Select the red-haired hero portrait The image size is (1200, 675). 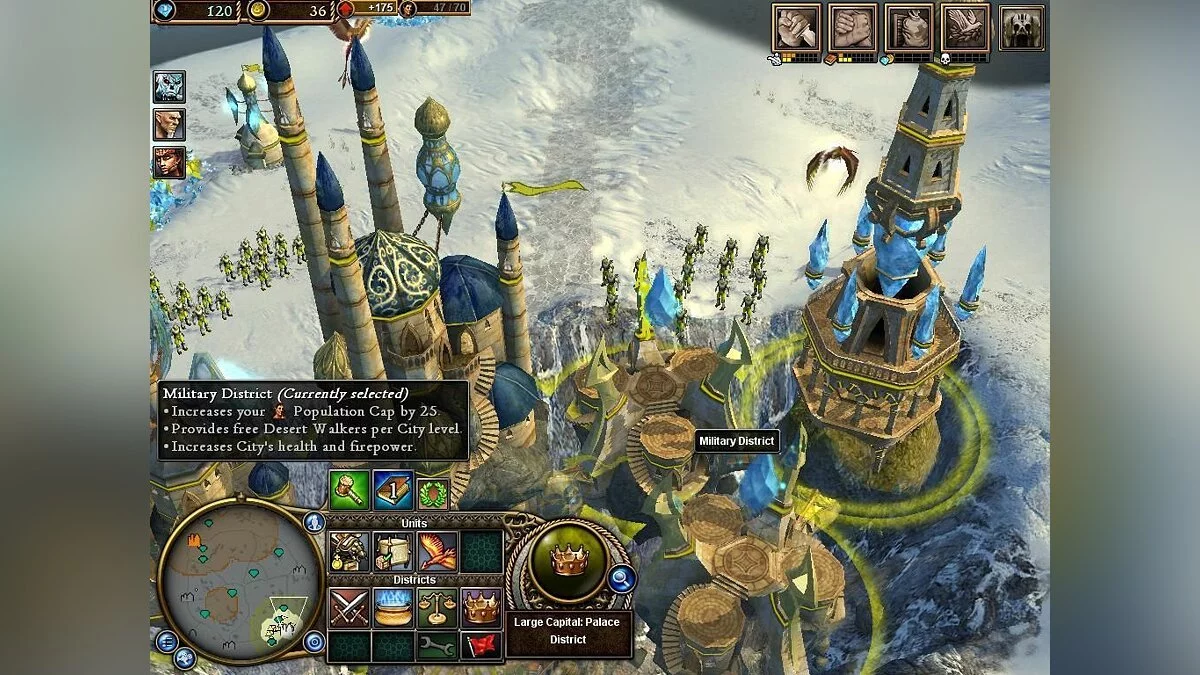(x=169, y=163)
